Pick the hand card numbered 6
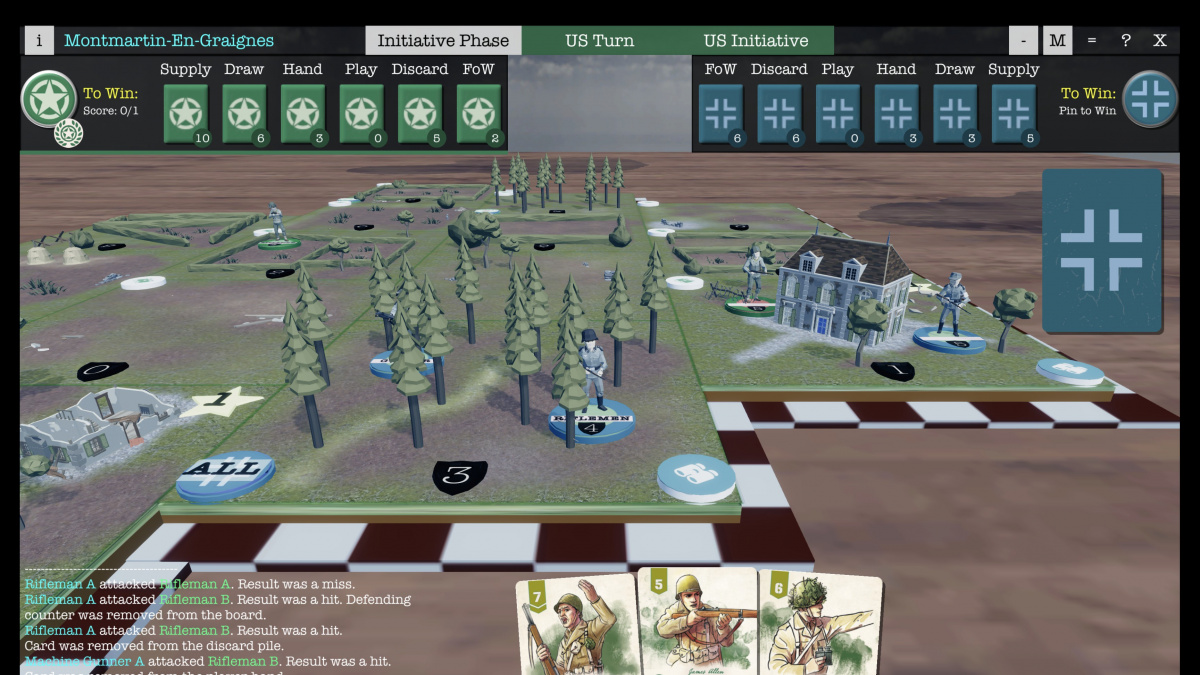The height and width of the screenshot is (675, 1200). pos(820,626)
